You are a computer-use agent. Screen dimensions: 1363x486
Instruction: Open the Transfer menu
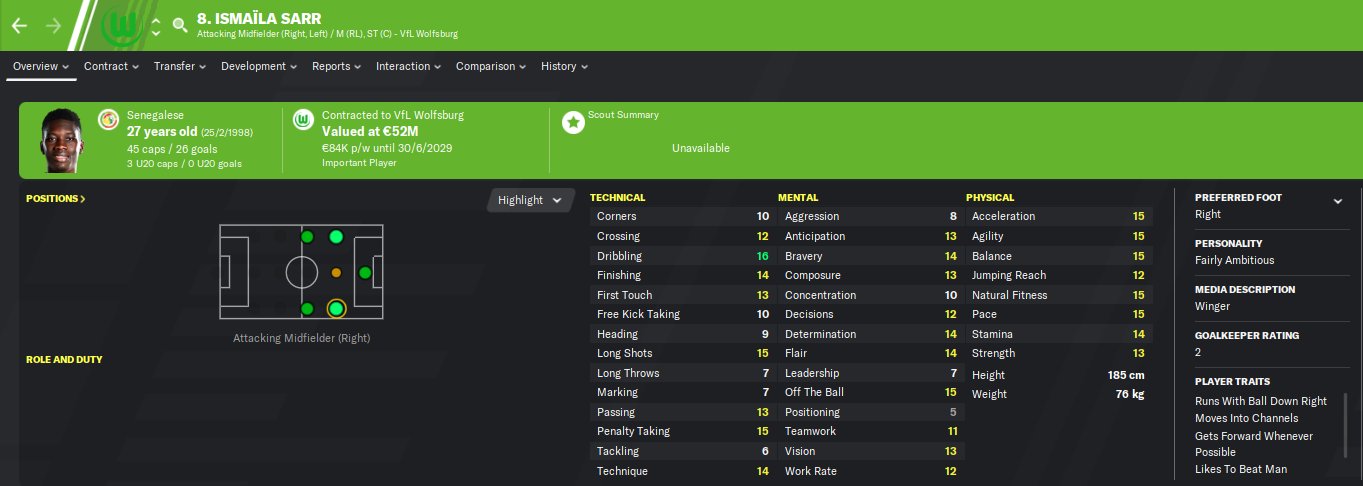[179, 66]
